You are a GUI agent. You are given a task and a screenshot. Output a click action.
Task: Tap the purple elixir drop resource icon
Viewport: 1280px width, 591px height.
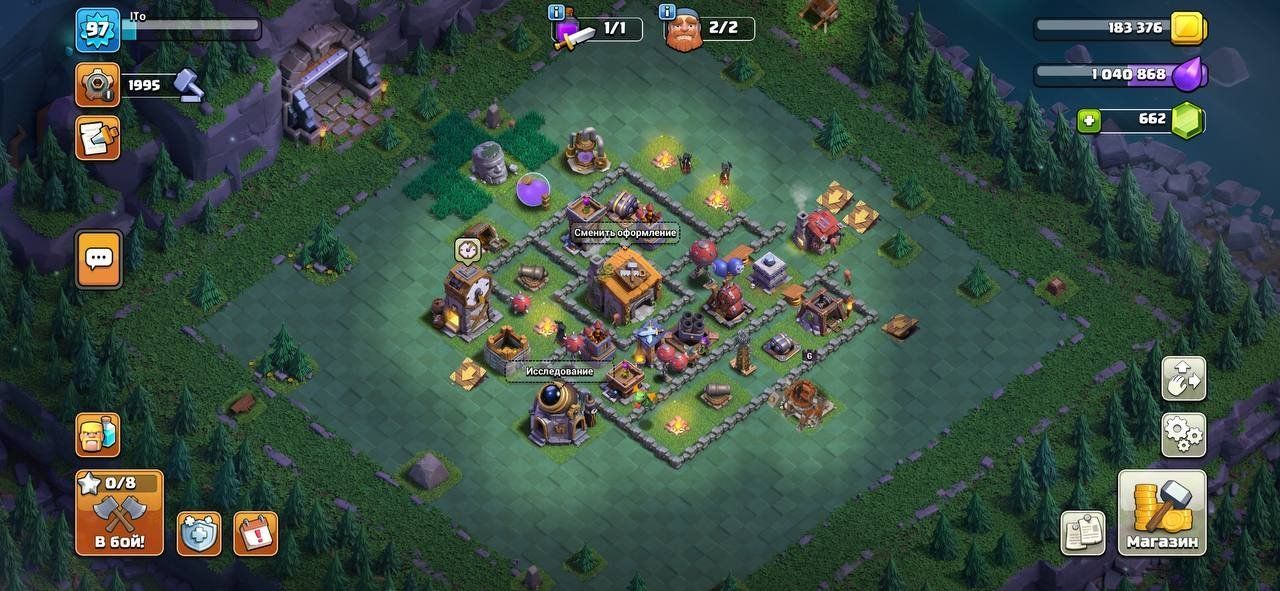(1190, 74)
